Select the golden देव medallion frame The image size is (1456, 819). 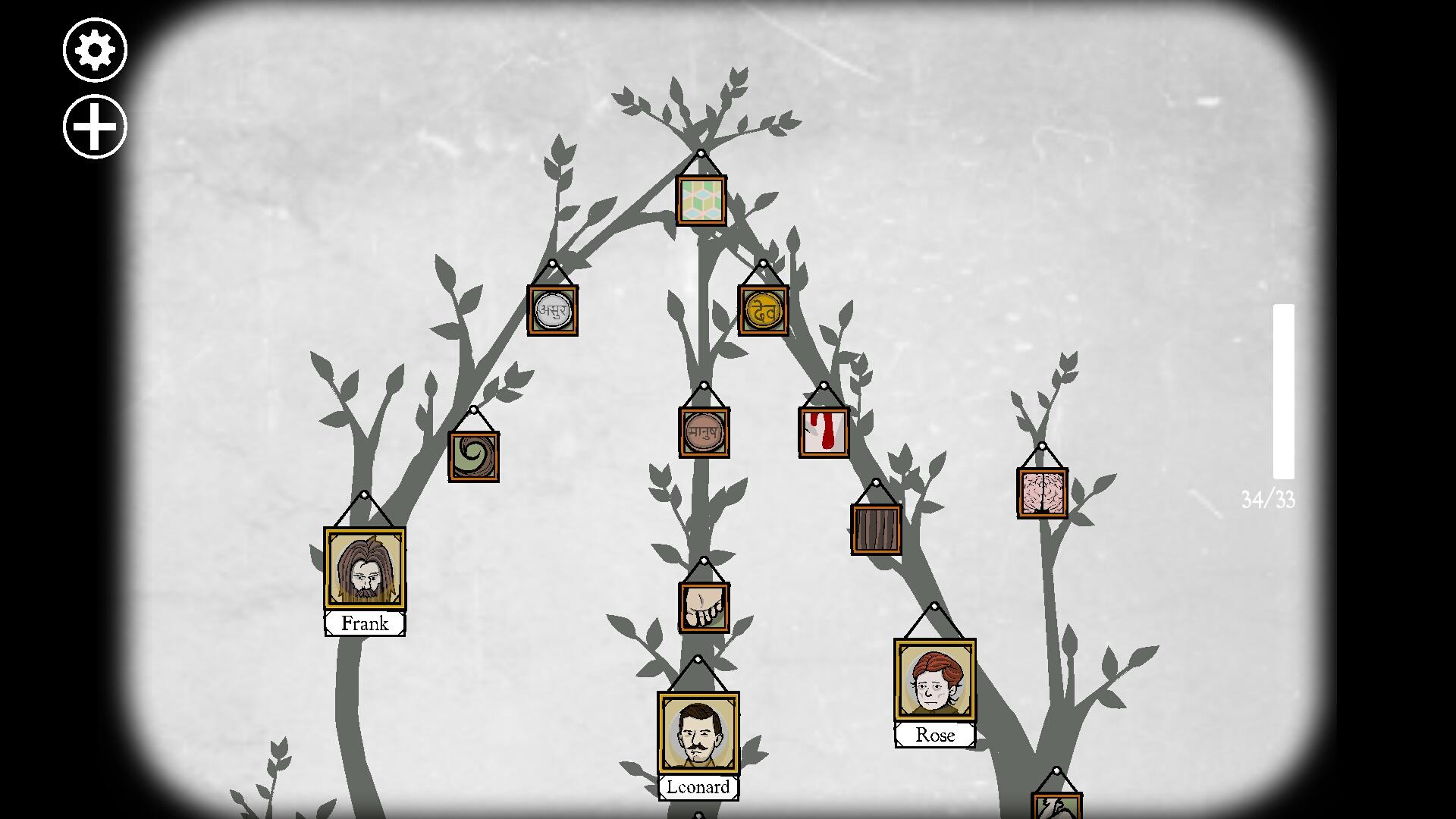[764, 309]
